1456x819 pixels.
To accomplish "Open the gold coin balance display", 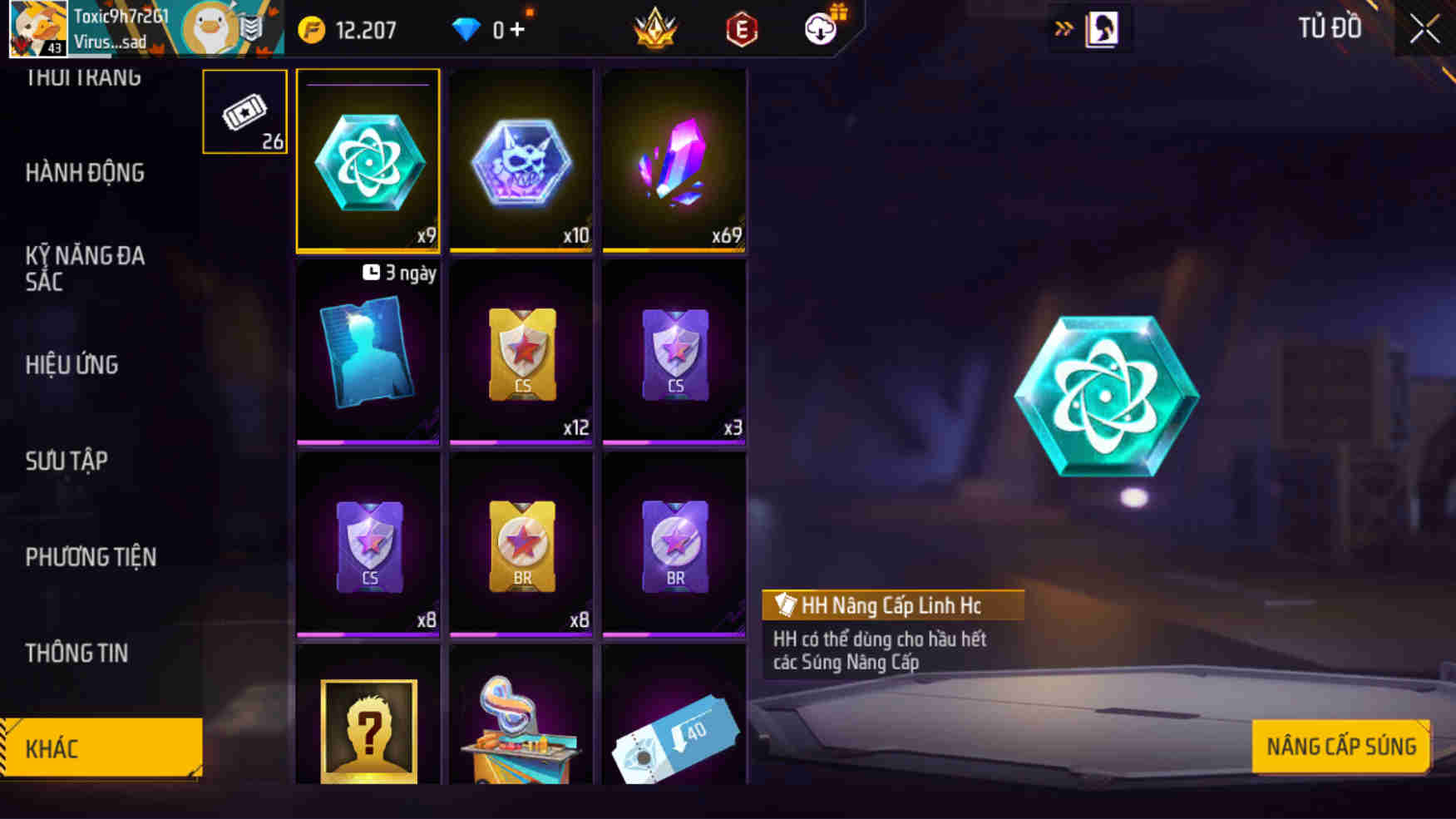I will 349,28.
